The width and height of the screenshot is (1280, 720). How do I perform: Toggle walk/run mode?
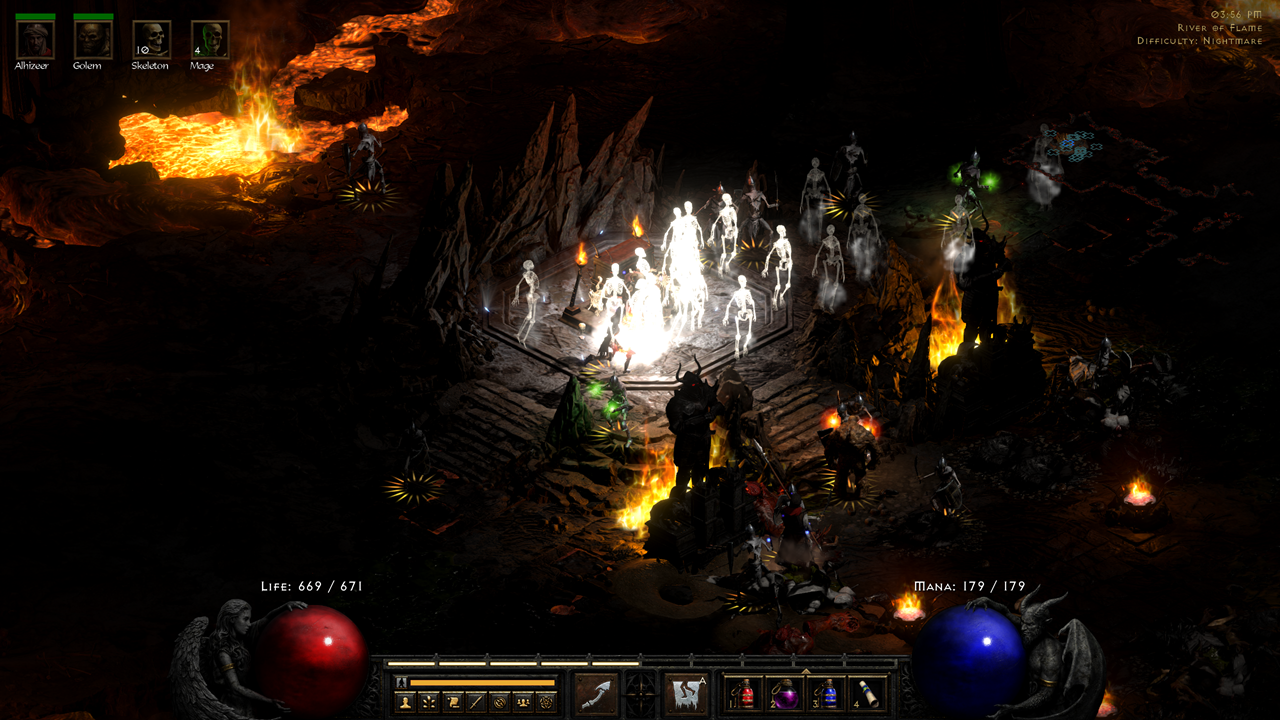click(x=401, y=683)
